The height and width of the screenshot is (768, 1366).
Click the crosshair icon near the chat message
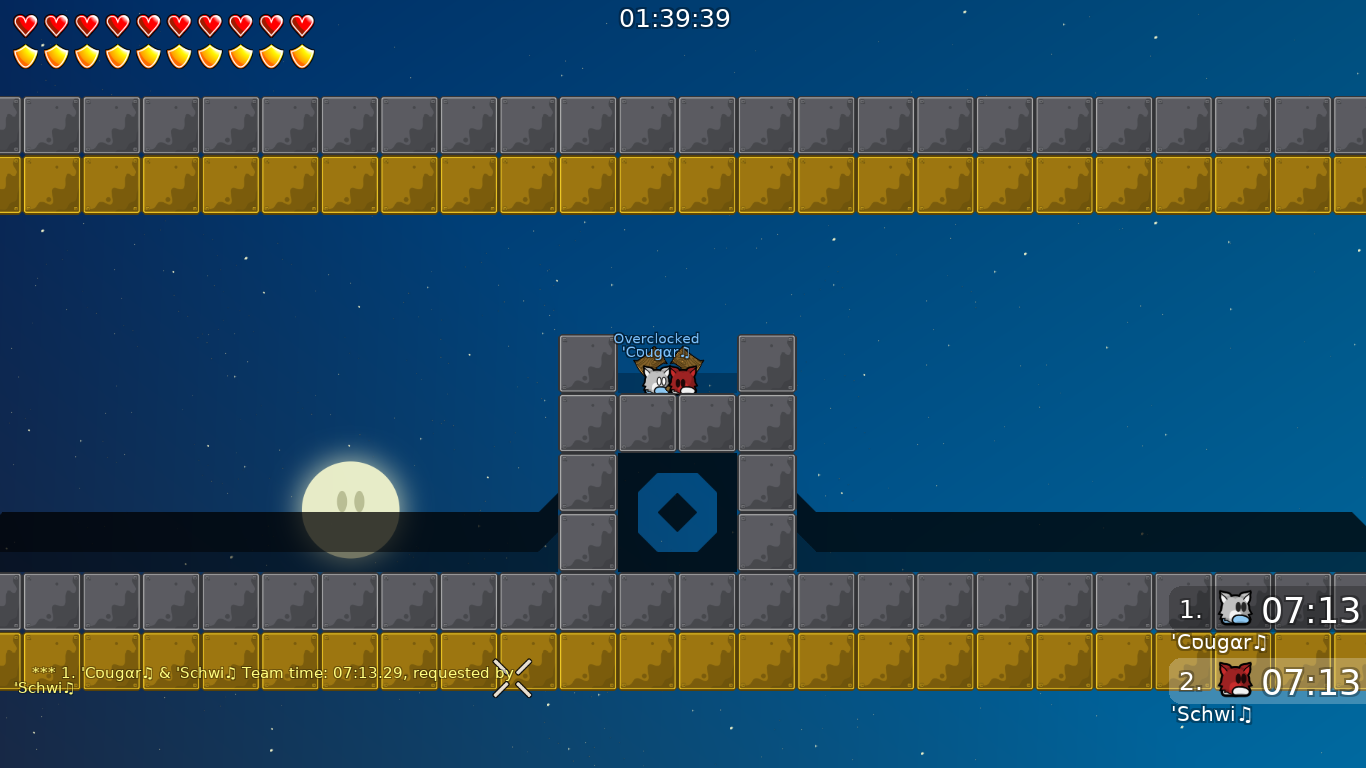coord(512,680)
